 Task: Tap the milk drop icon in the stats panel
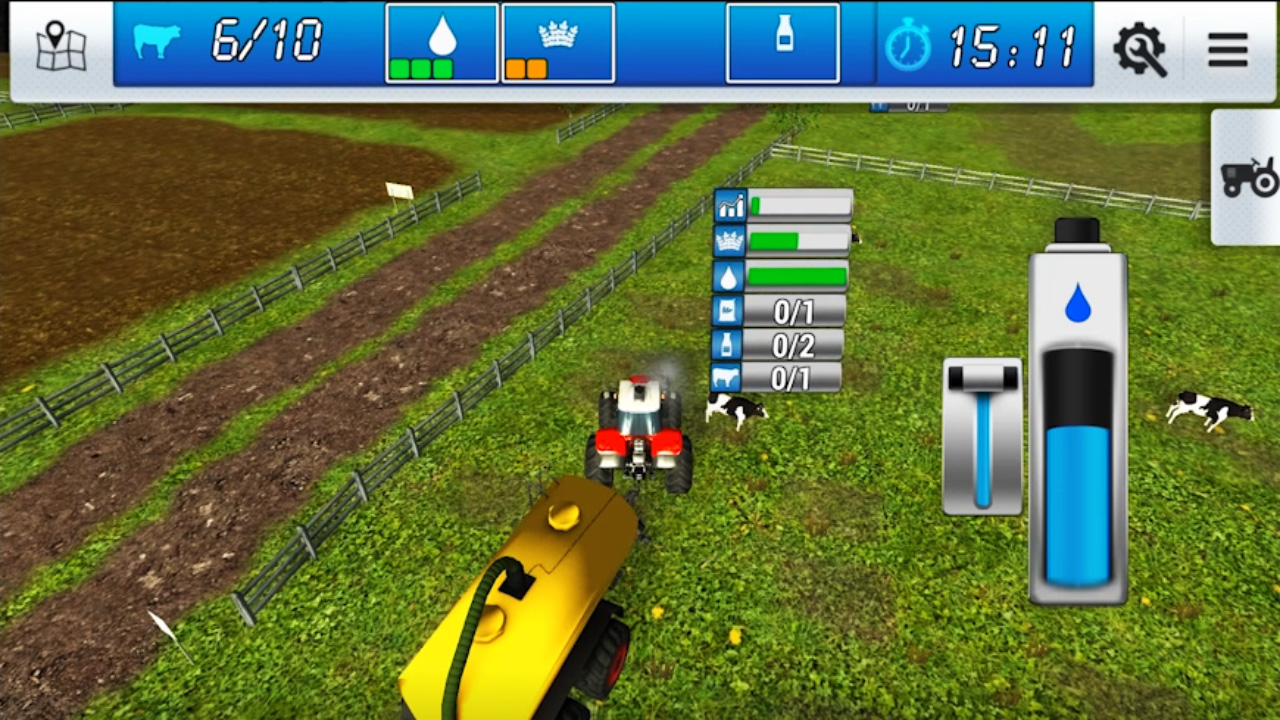coord(728,277)
